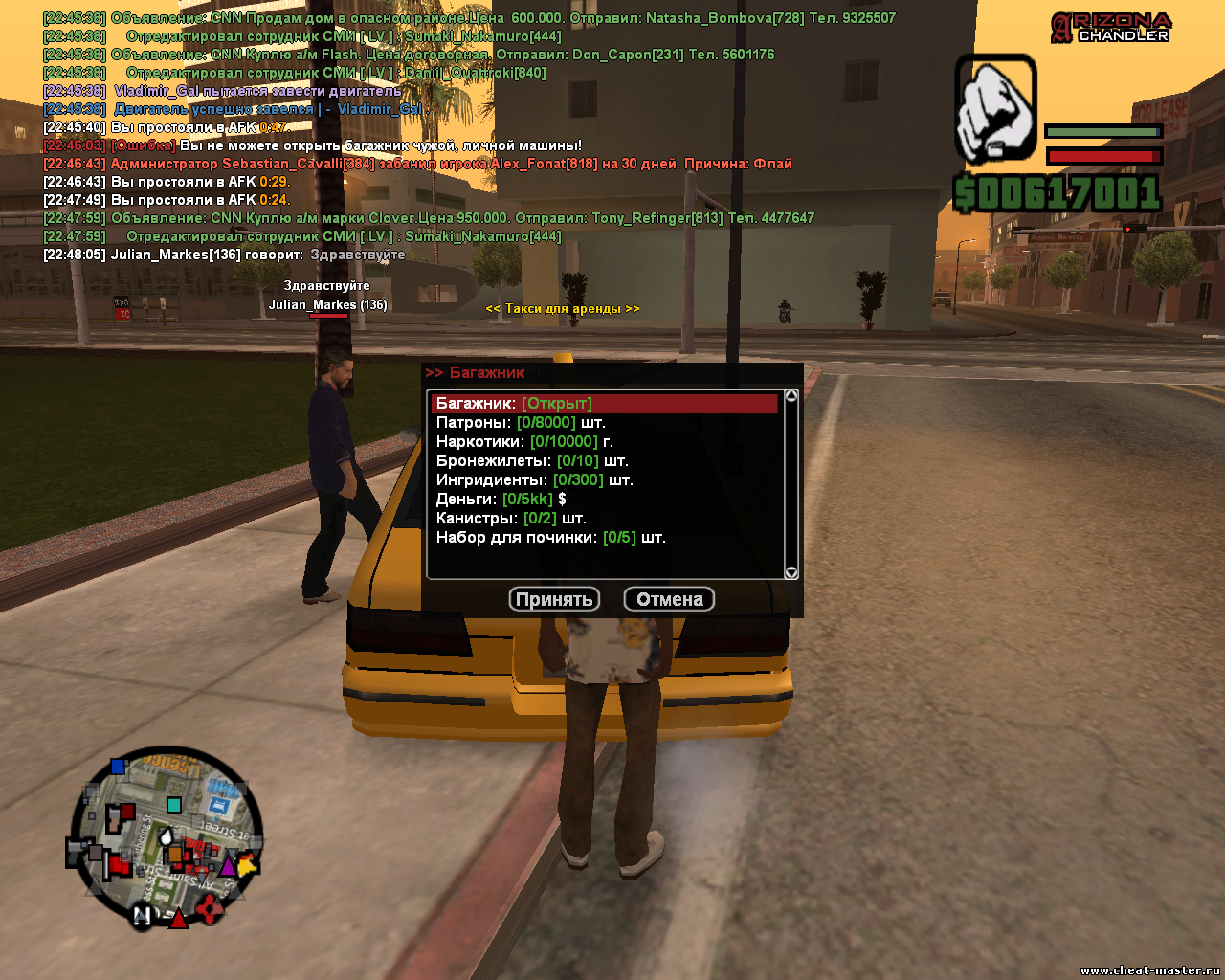Click the trunk list scrollbar down arrow
The width and height of the screenshot is (1225, 980).
point(791,572)
